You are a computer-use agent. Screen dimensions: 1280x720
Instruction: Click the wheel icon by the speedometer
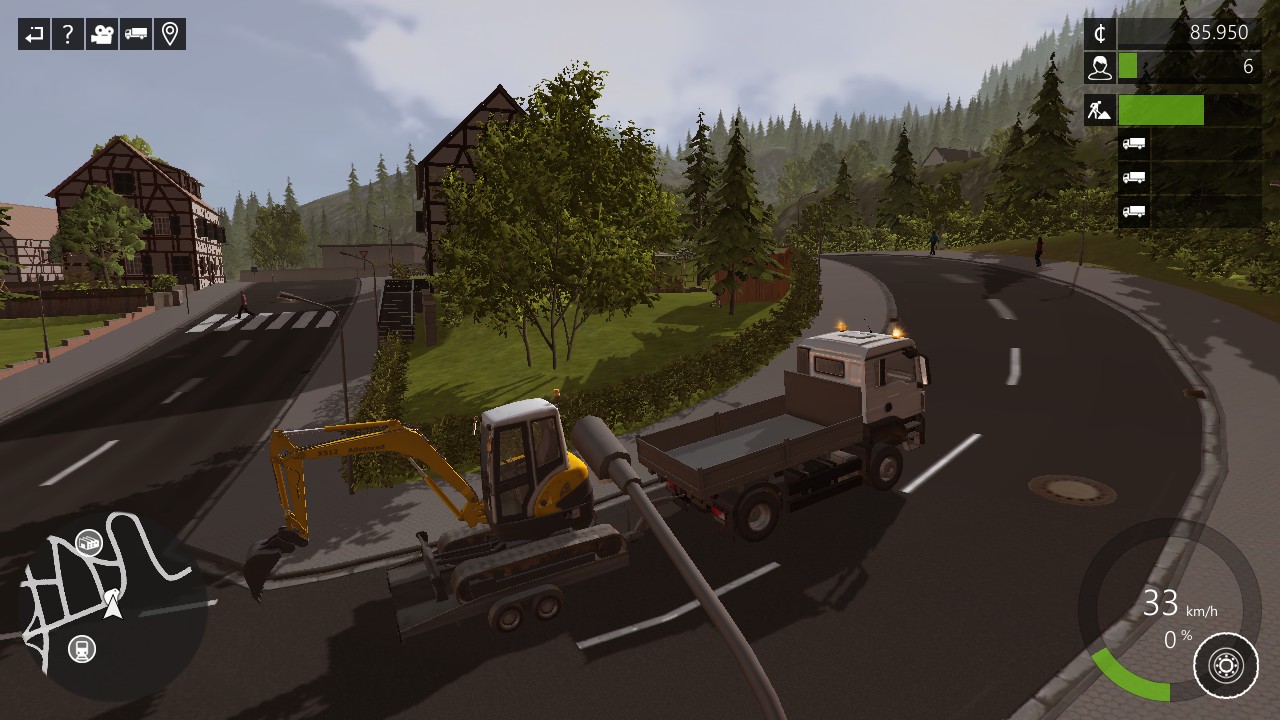pyautogui.click(x=1226, y=665)
